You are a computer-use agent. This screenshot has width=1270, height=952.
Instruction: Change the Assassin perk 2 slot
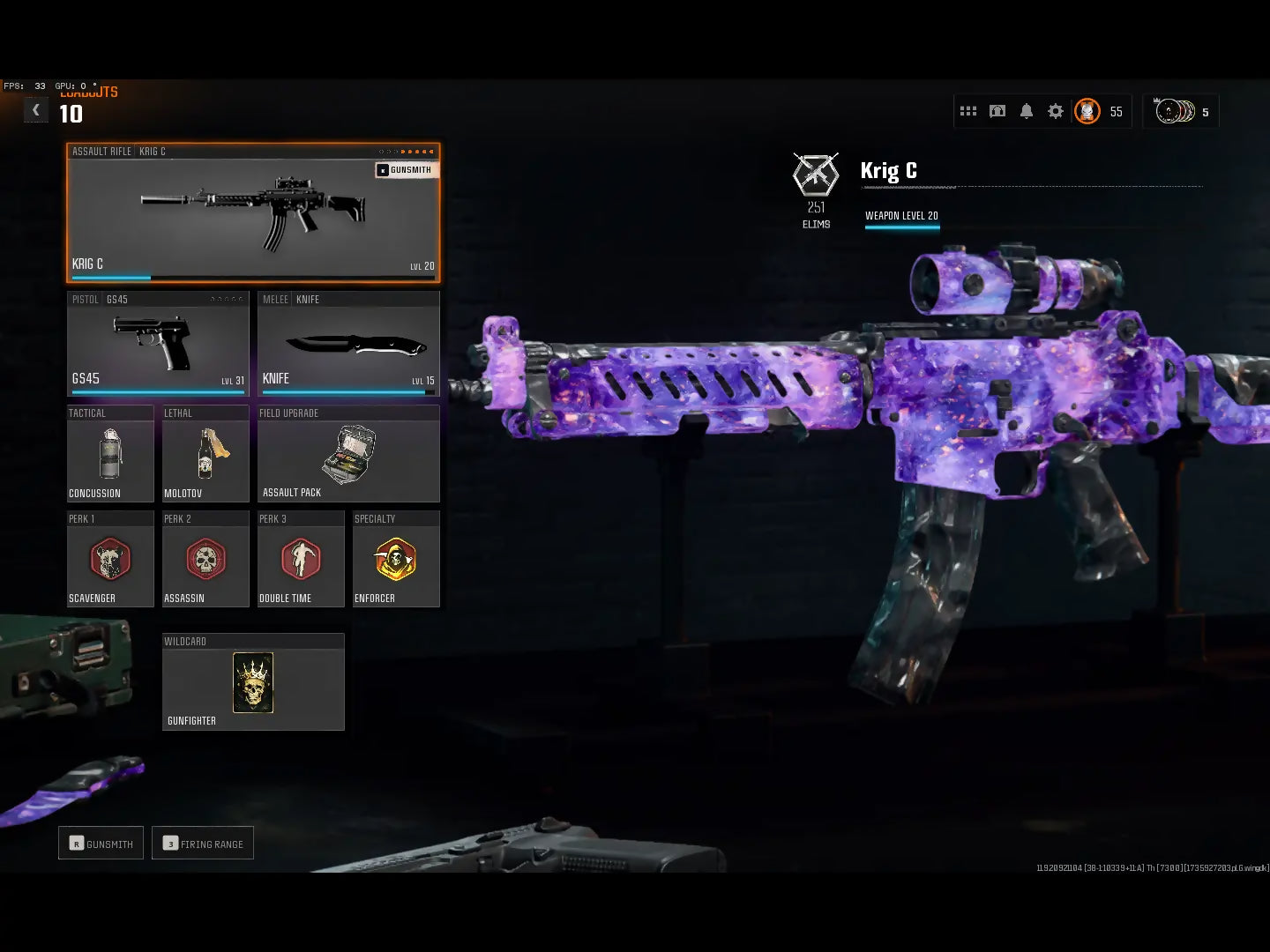pos(205,560)
